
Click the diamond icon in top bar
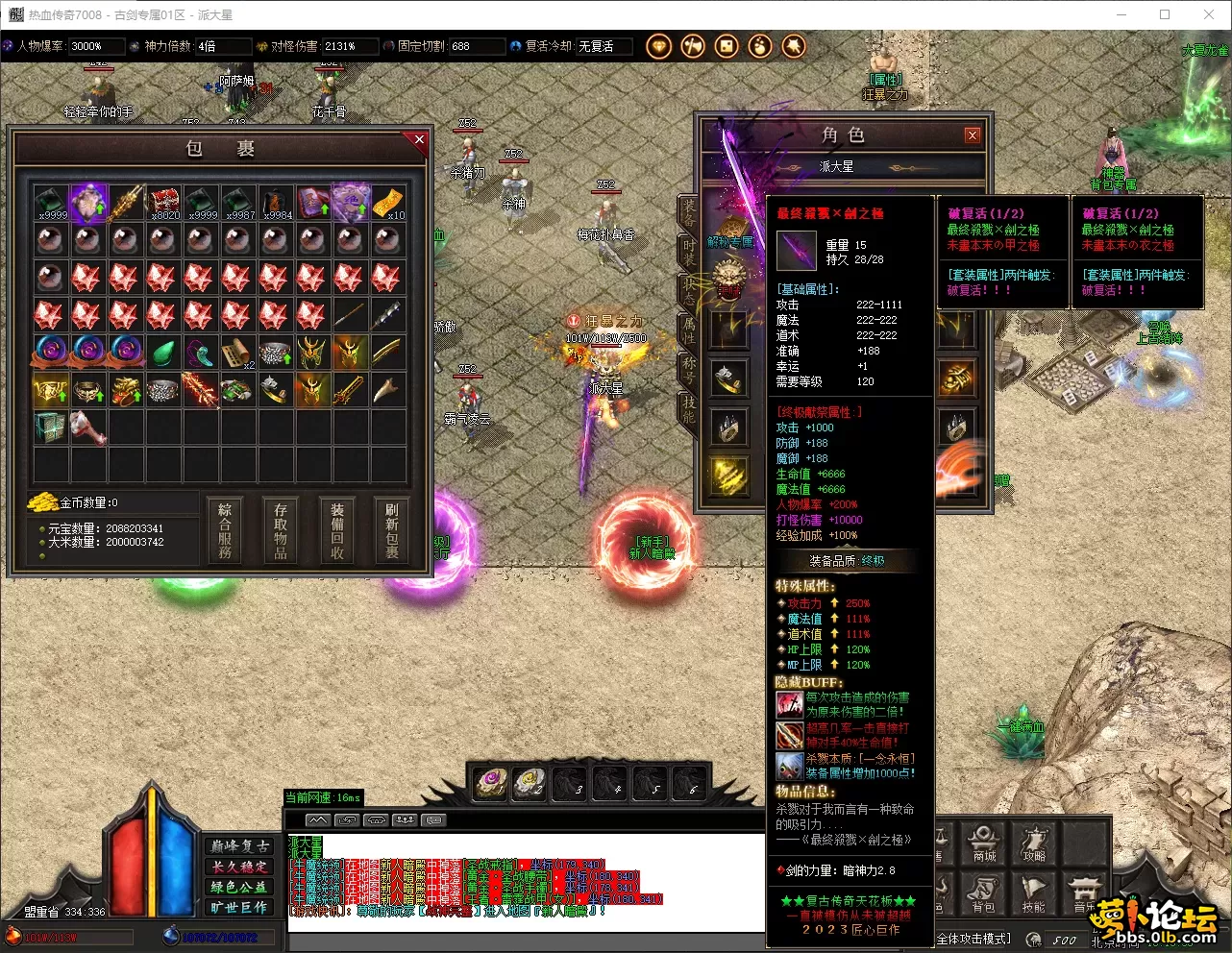(x=658, y=46)
